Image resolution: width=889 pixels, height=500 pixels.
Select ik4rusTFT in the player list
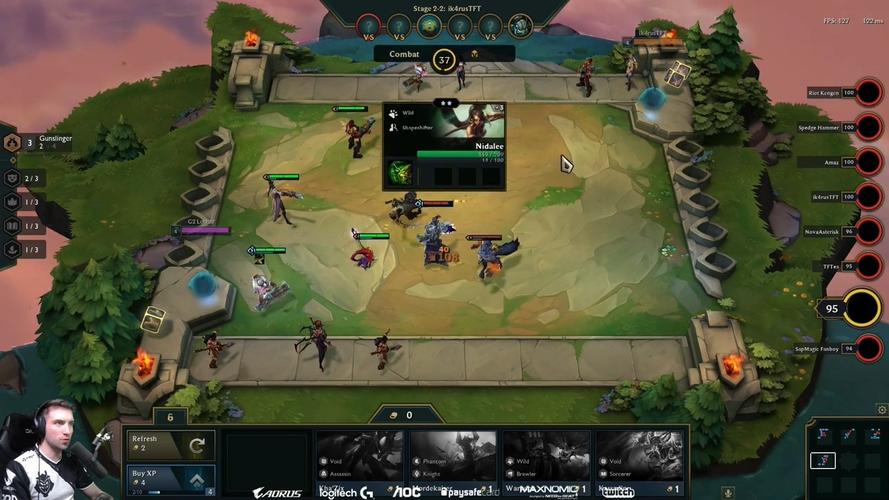[x=869, y=197]
